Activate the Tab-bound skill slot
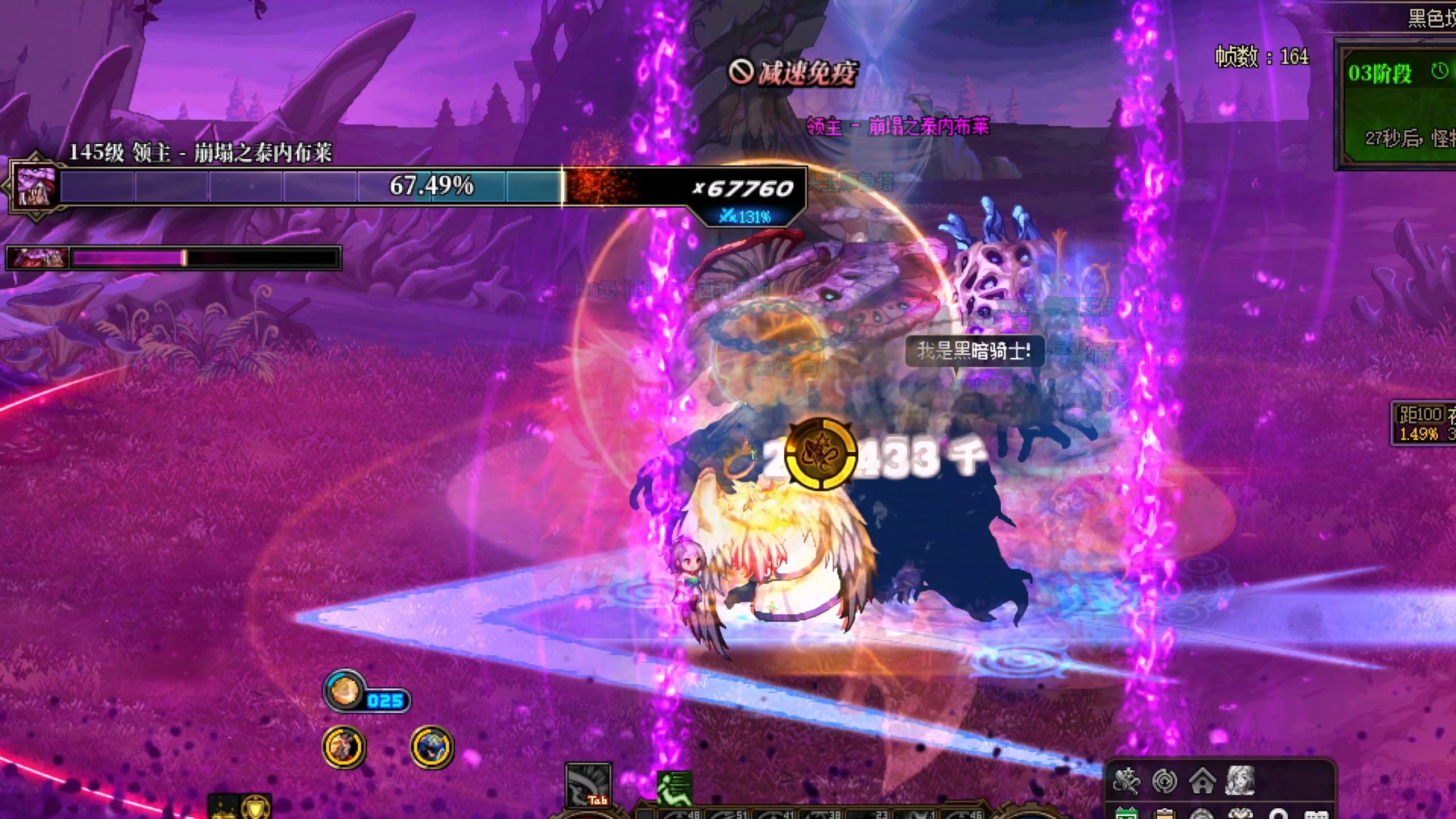The image size is (1456, 819). [589, 785]
